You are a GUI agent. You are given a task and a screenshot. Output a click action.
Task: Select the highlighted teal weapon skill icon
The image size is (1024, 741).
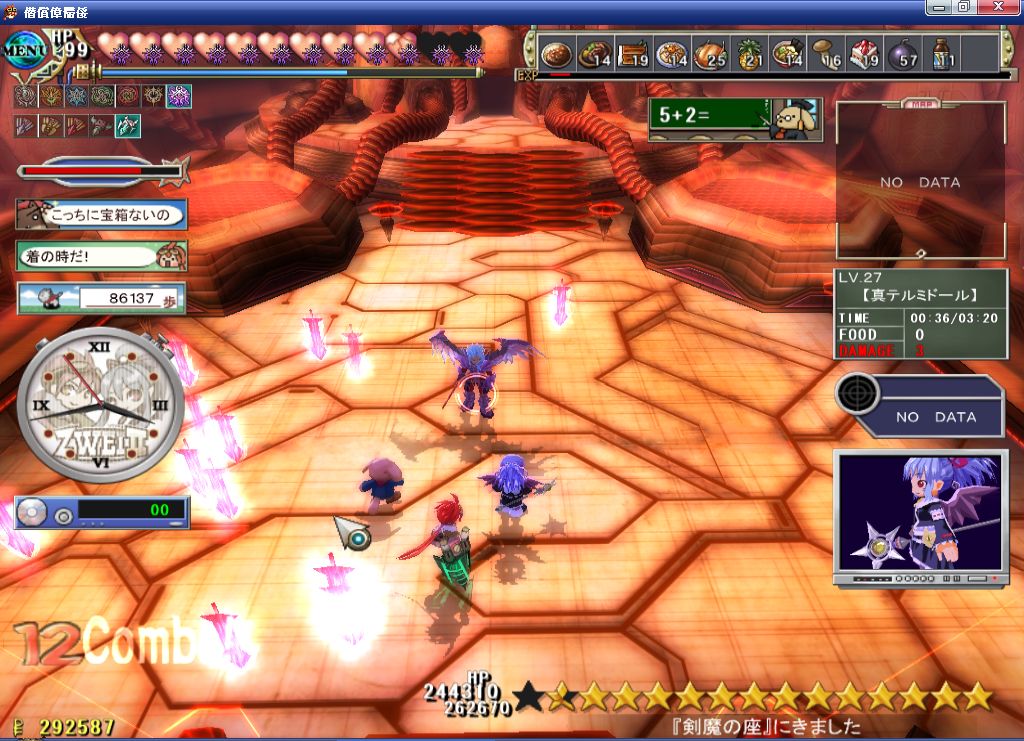127,126
